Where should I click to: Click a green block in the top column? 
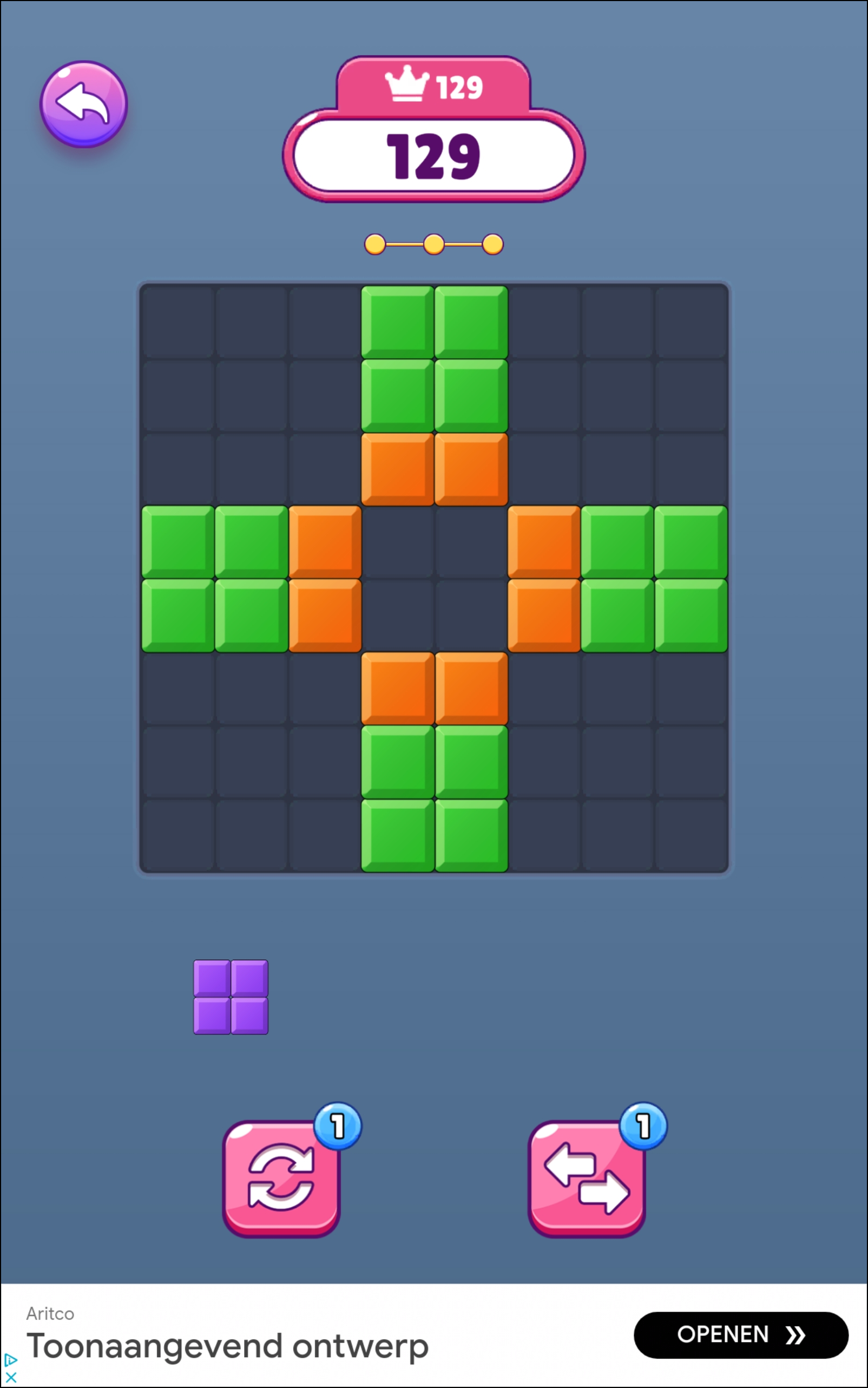pyautogui.click(x=398, y=322)
